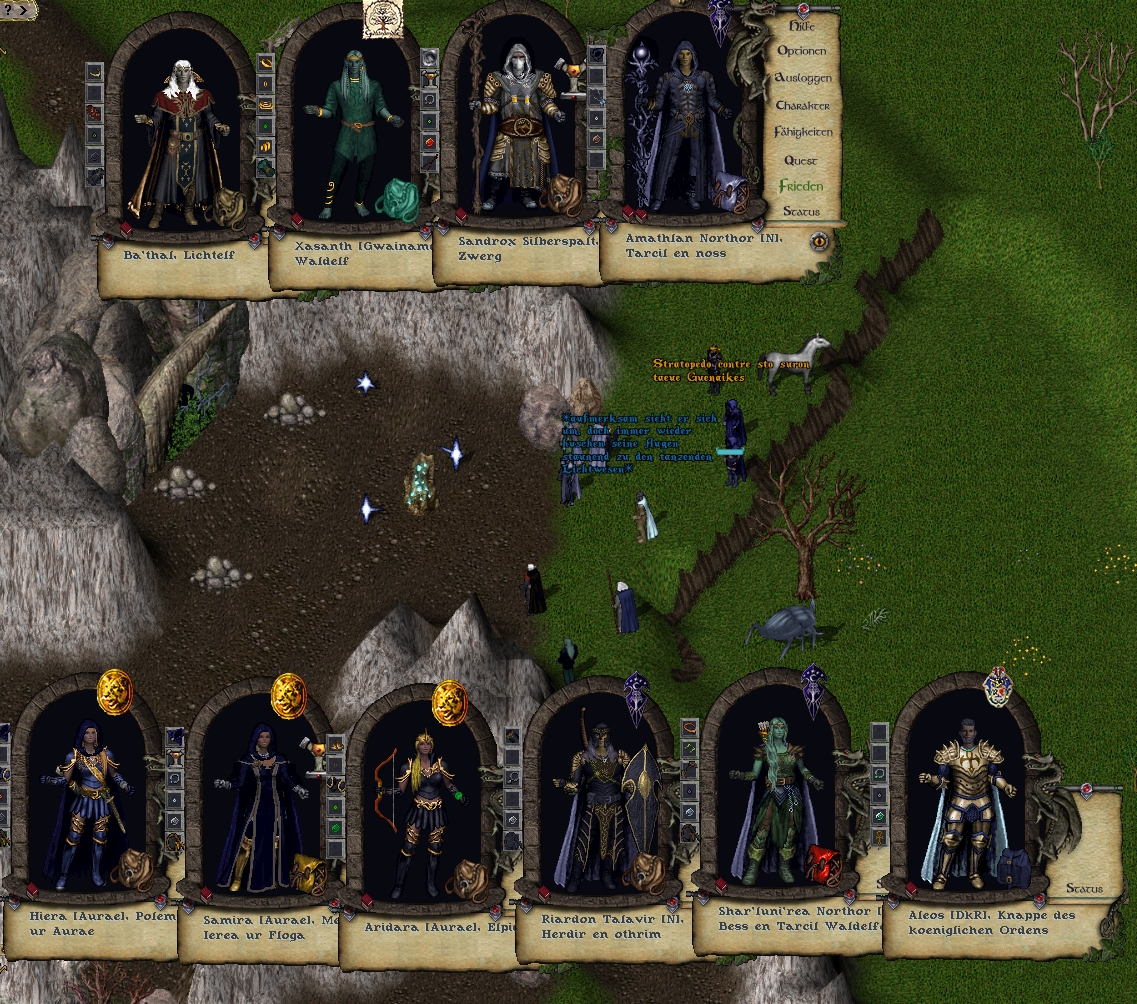Open the Hilfe menu entry
1137x1004 pixels.
tap(802, 25)
